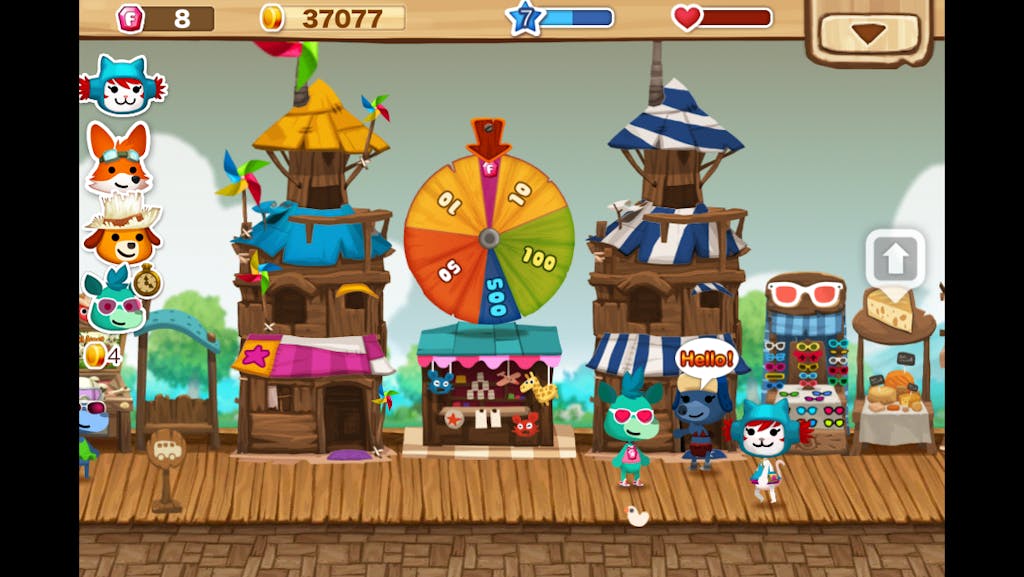Tap the pocket watch timer icon

click(x=147, y=282)
